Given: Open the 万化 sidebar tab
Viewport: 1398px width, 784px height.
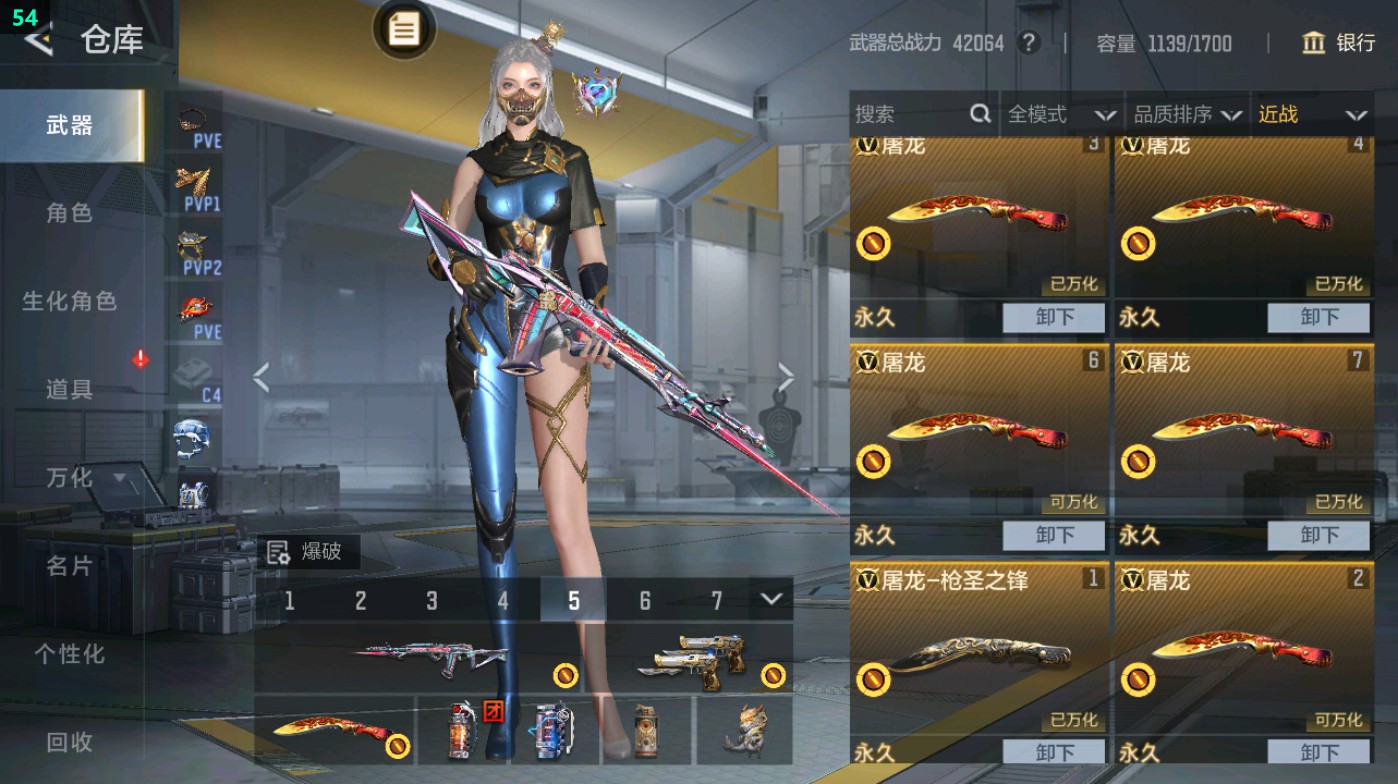Looking at the screenshot, I should tap(70, 480).
